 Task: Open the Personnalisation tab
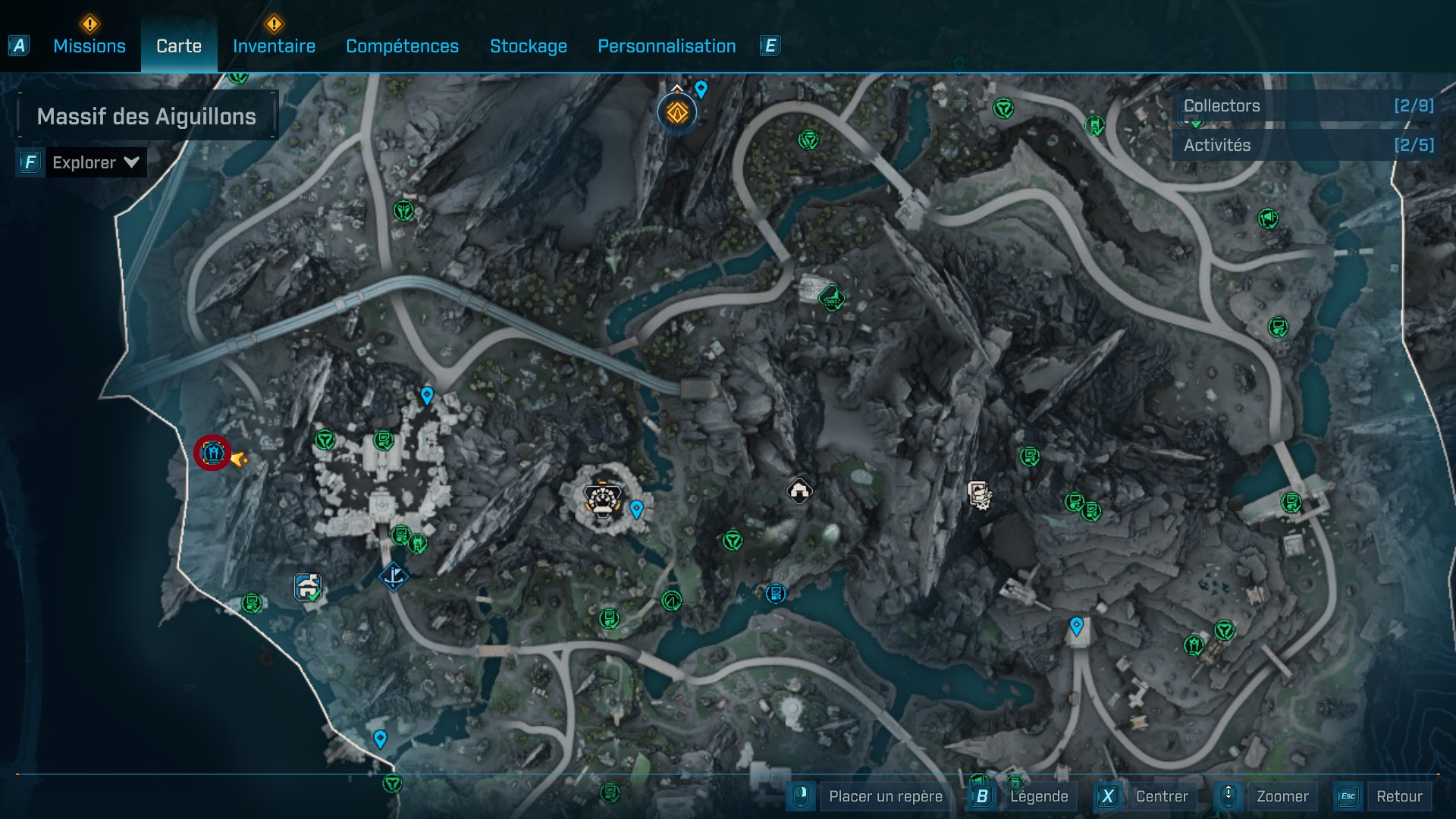667,46
